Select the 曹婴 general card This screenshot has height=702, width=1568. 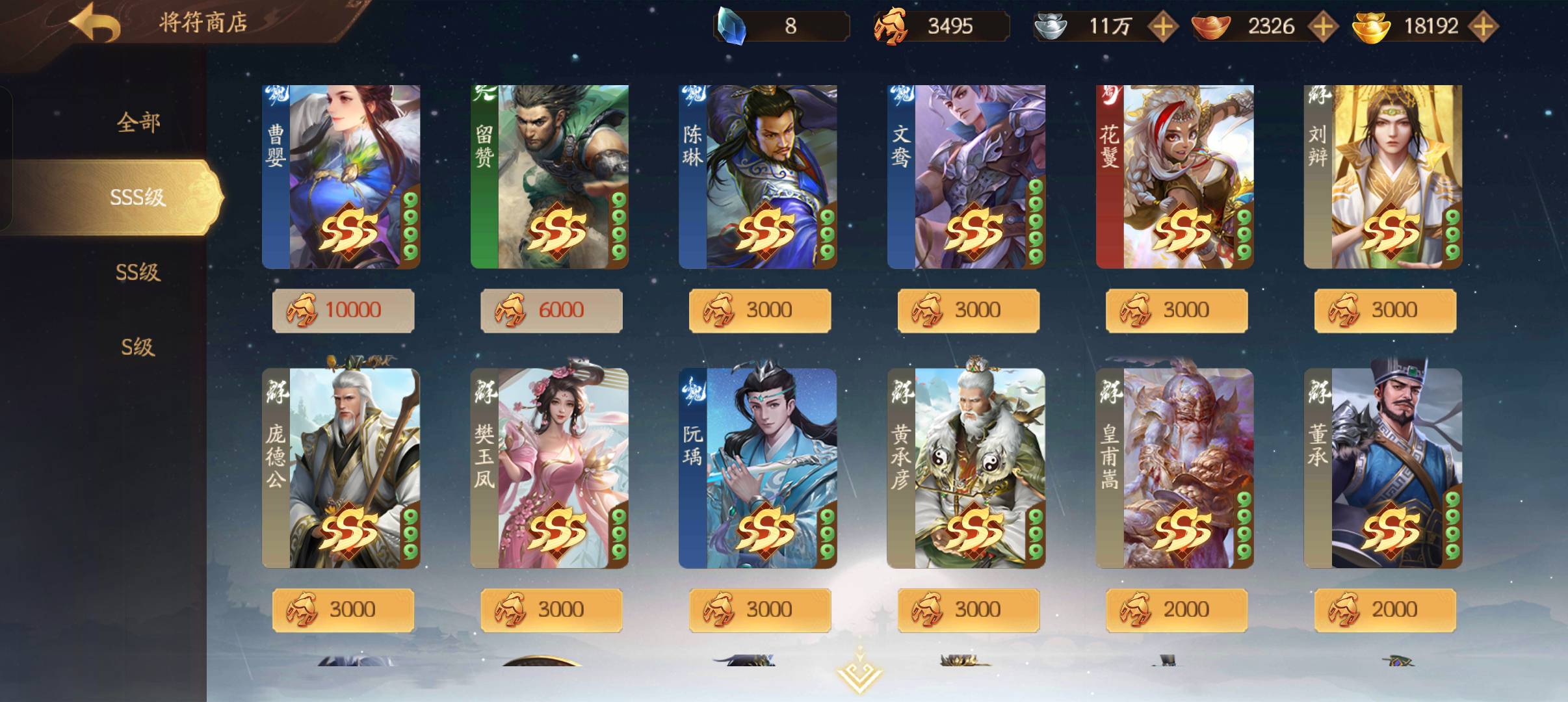point(341,177)
